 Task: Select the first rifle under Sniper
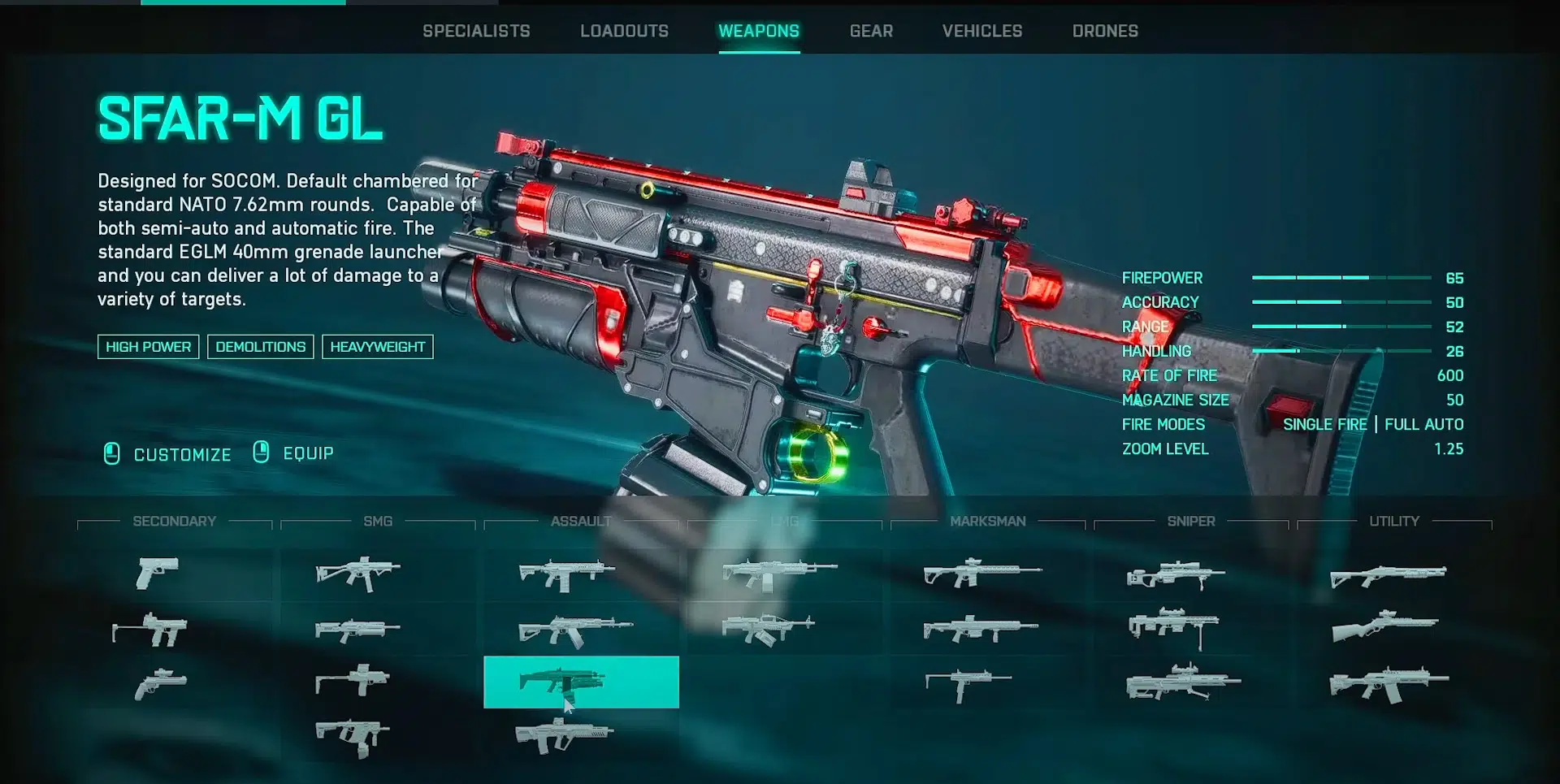[x=1175, y=574]
